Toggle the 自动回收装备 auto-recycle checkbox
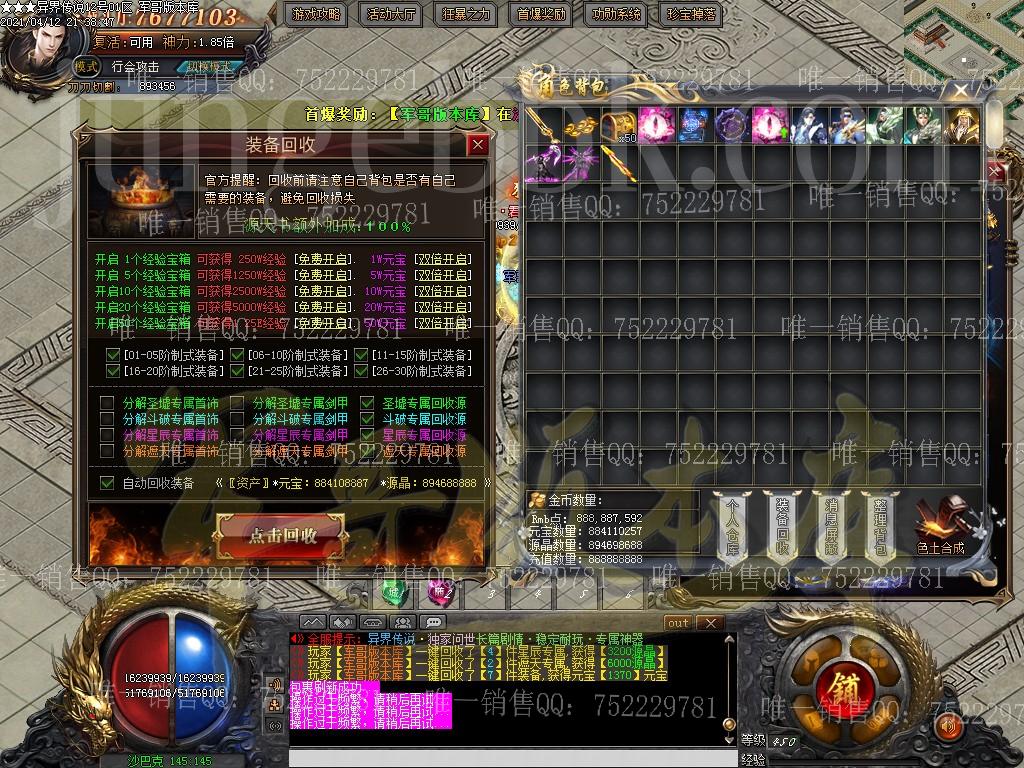Screen dimensions: 1024x768 [108, 483]
